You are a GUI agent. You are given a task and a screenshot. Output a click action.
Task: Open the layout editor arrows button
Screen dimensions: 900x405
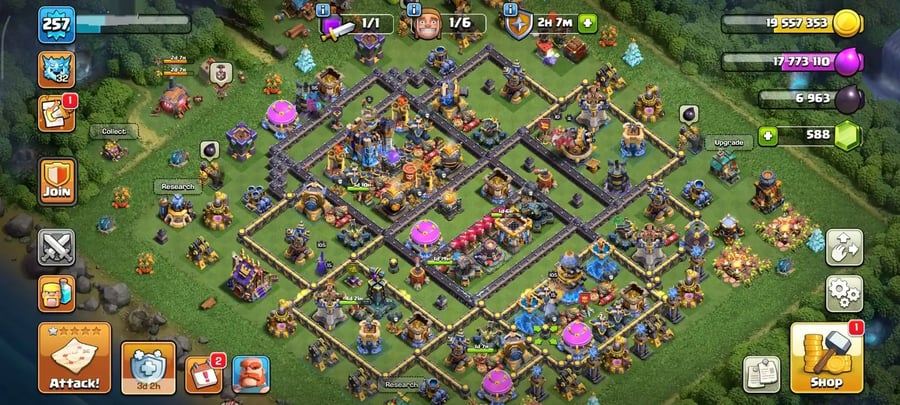pos(843,247)
